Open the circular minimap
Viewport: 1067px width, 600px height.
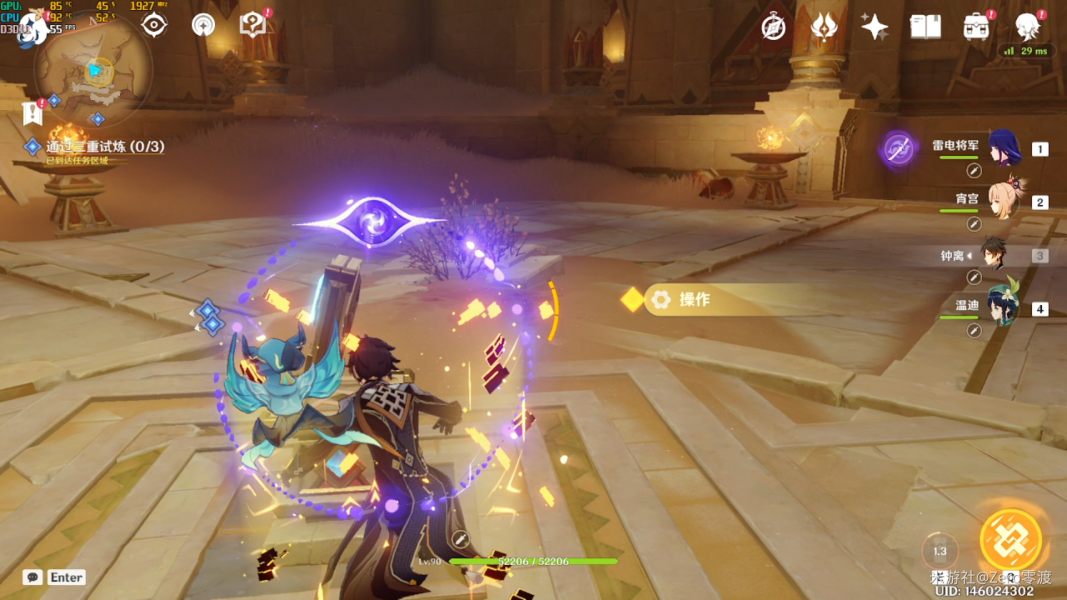[x=93, y=70]
